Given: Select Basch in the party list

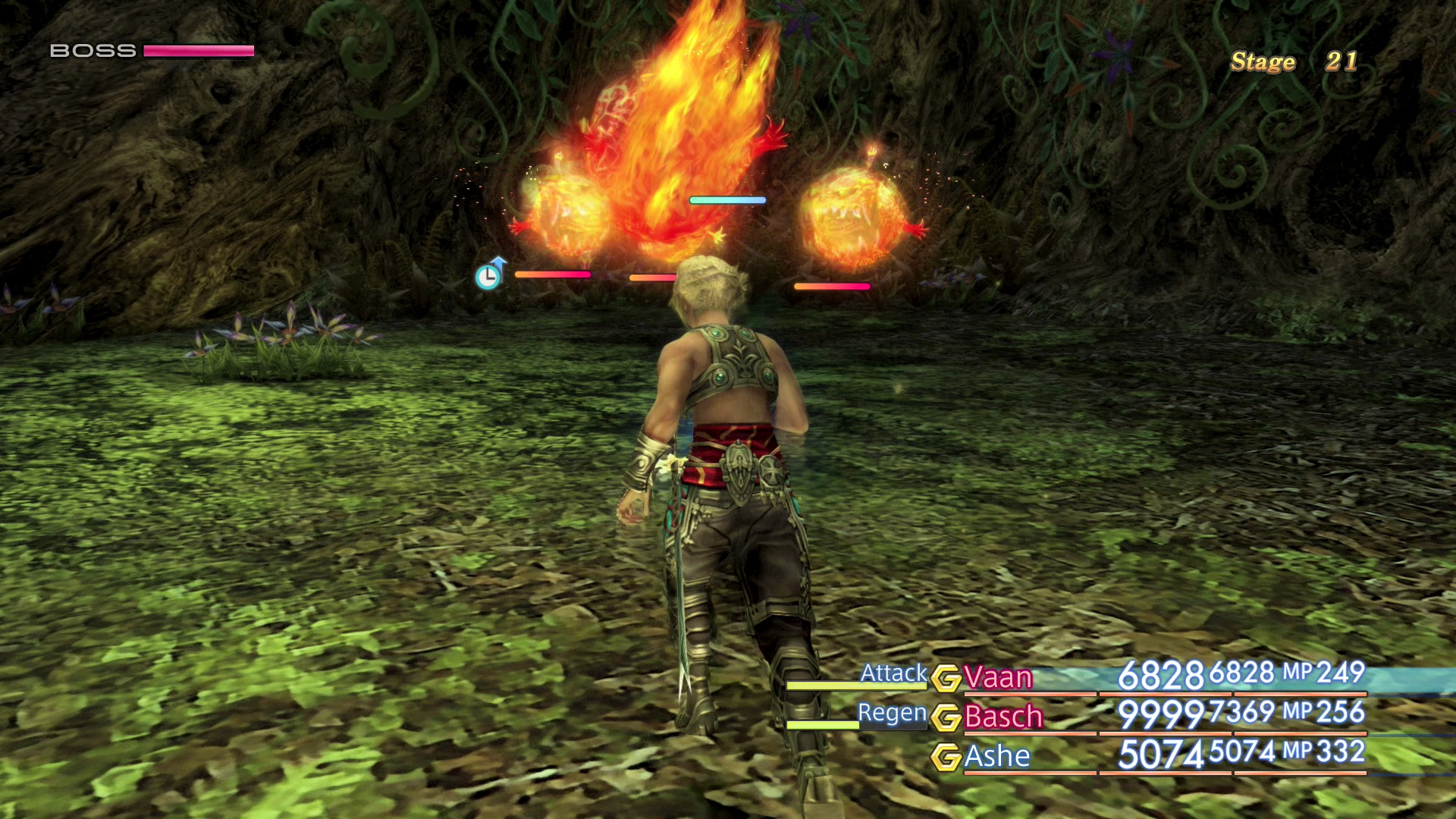Looking at the screenshot, I should click(1003, 717).
